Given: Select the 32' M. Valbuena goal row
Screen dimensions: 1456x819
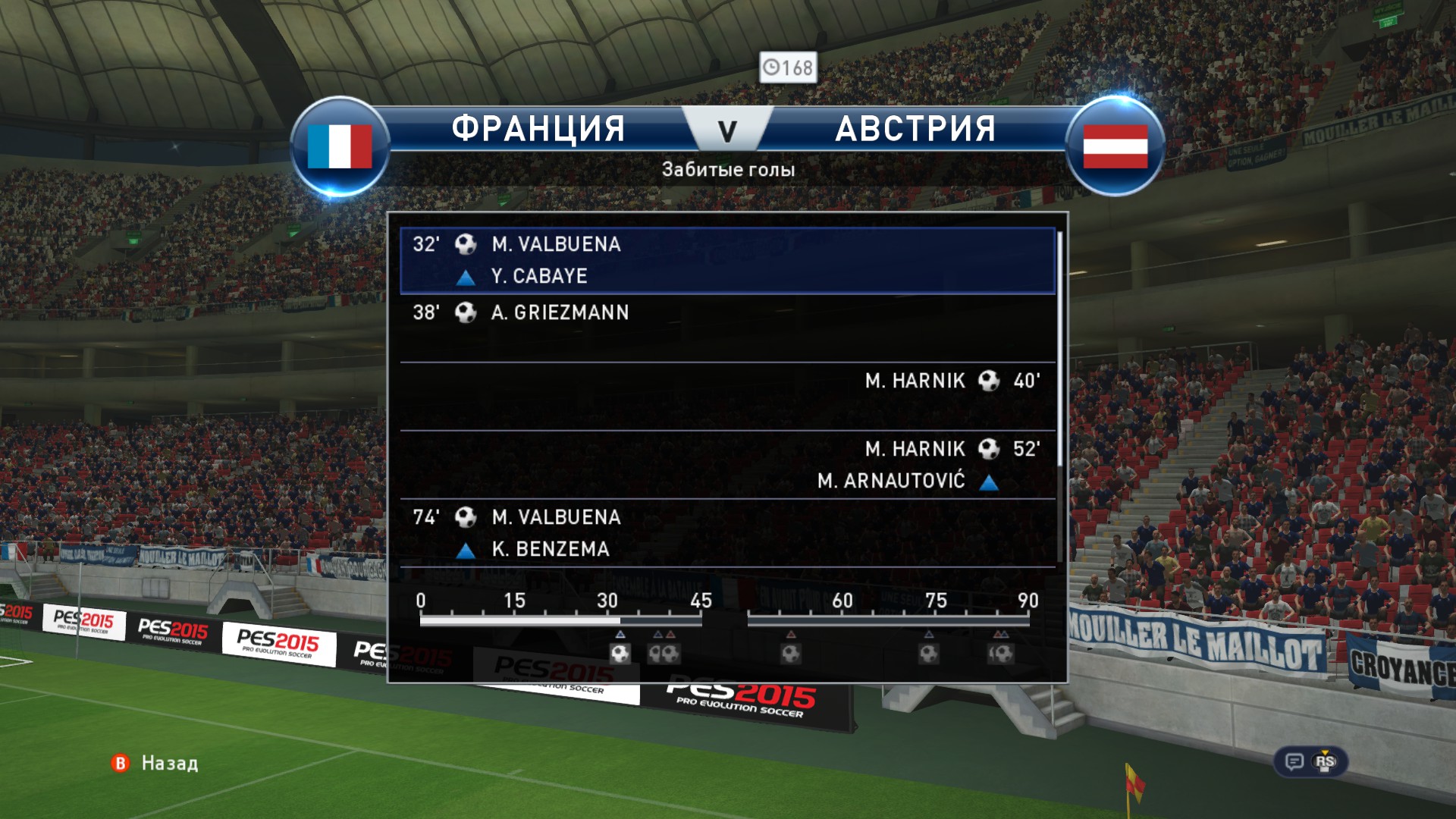Looking at the screenshot, I should [x=726, y=260].
